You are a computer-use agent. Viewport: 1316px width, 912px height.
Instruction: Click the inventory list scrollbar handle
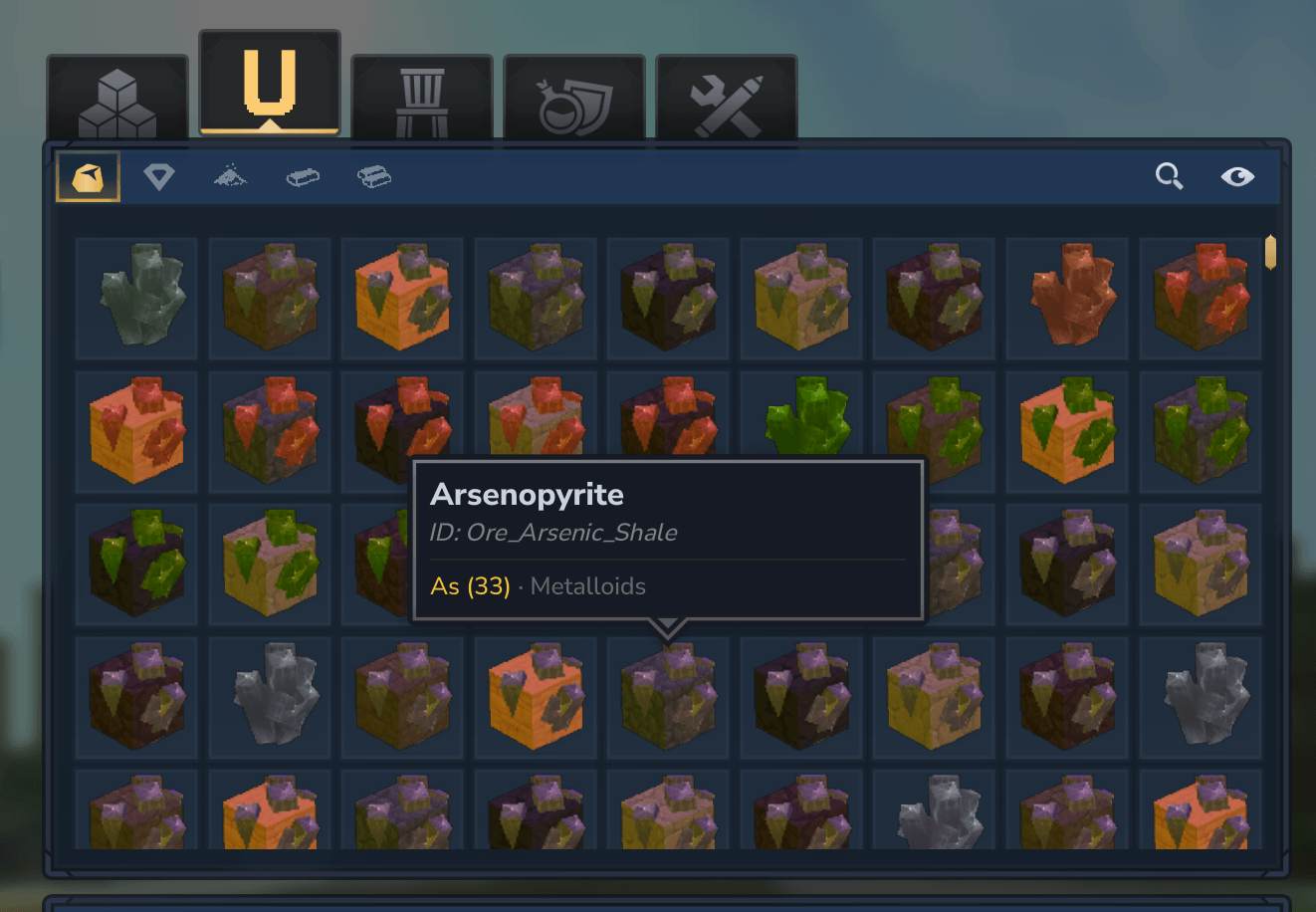pyautogui.click(x=1270, y=252)
